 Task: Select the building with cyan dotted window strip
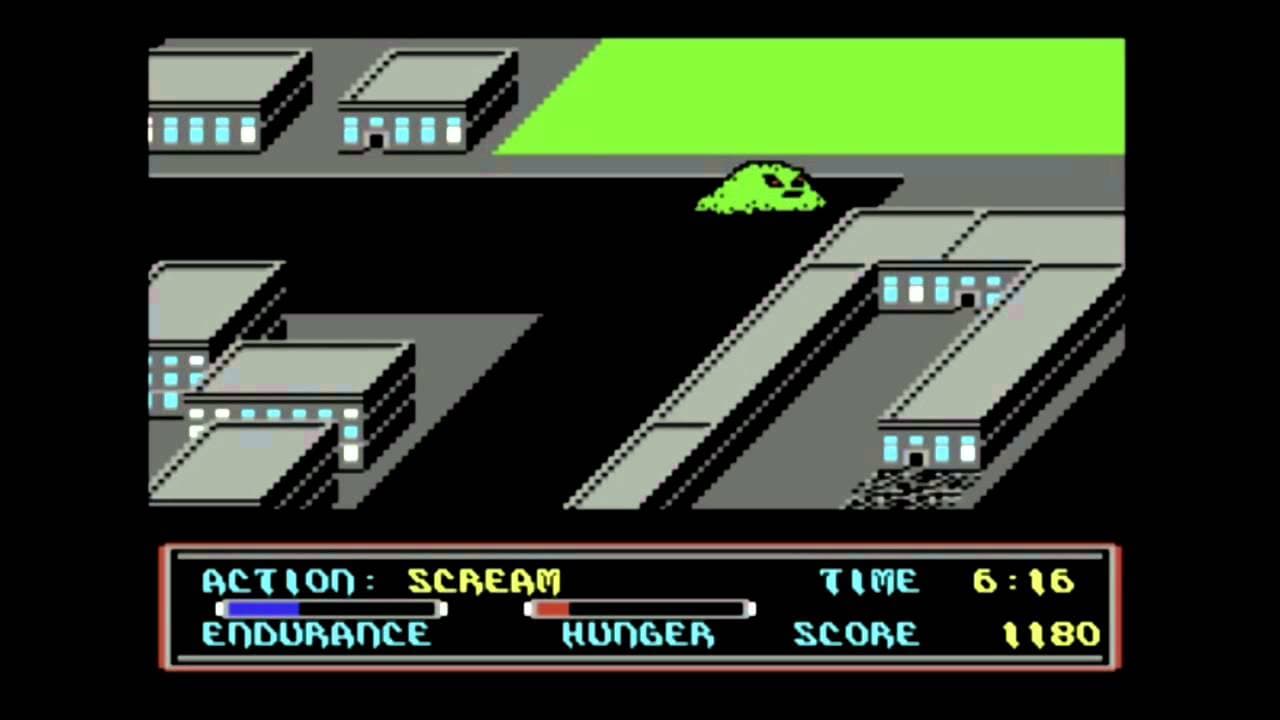tap(270, 412)
